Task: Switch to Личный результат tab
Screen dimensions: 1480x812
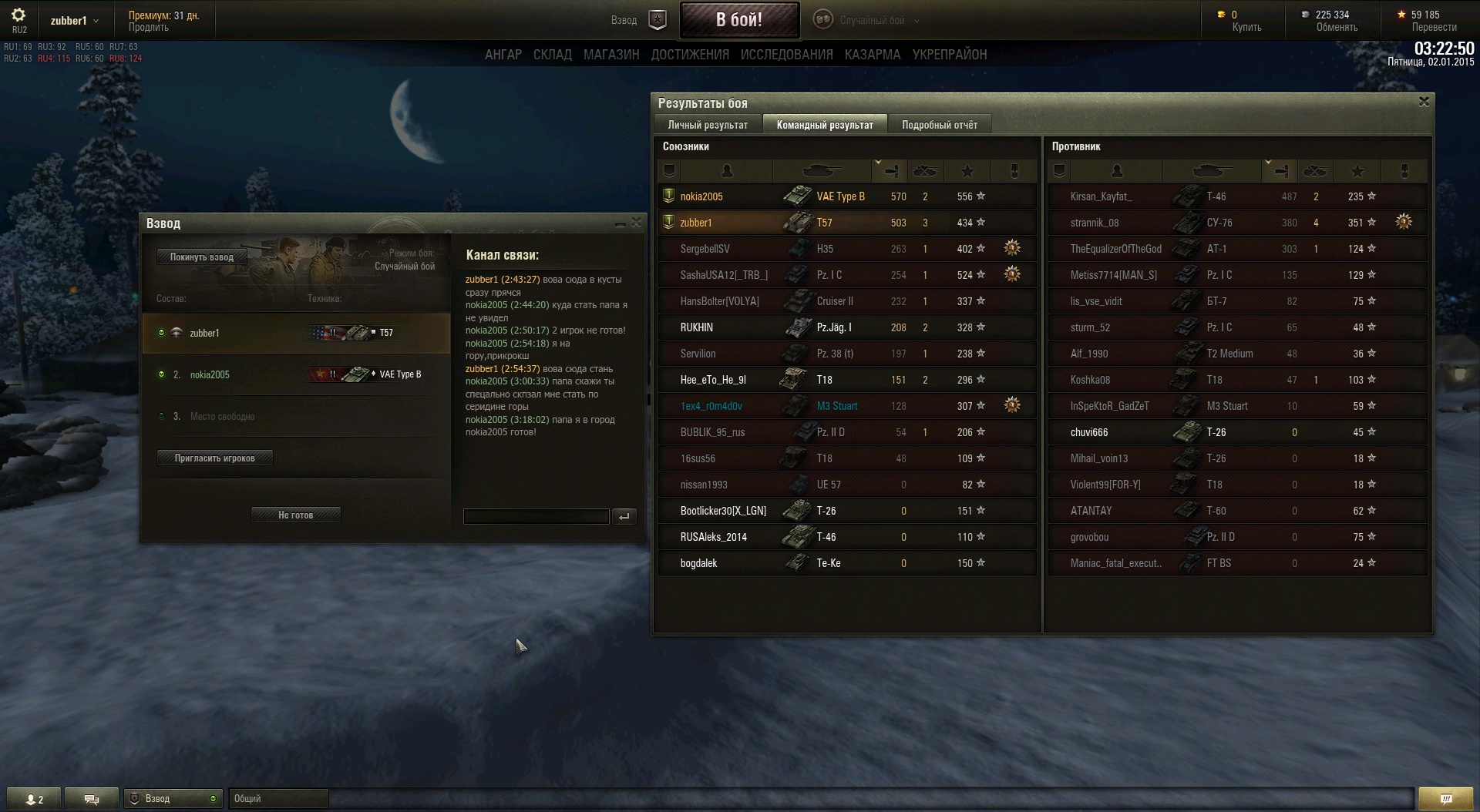Action: coord(708,125)
